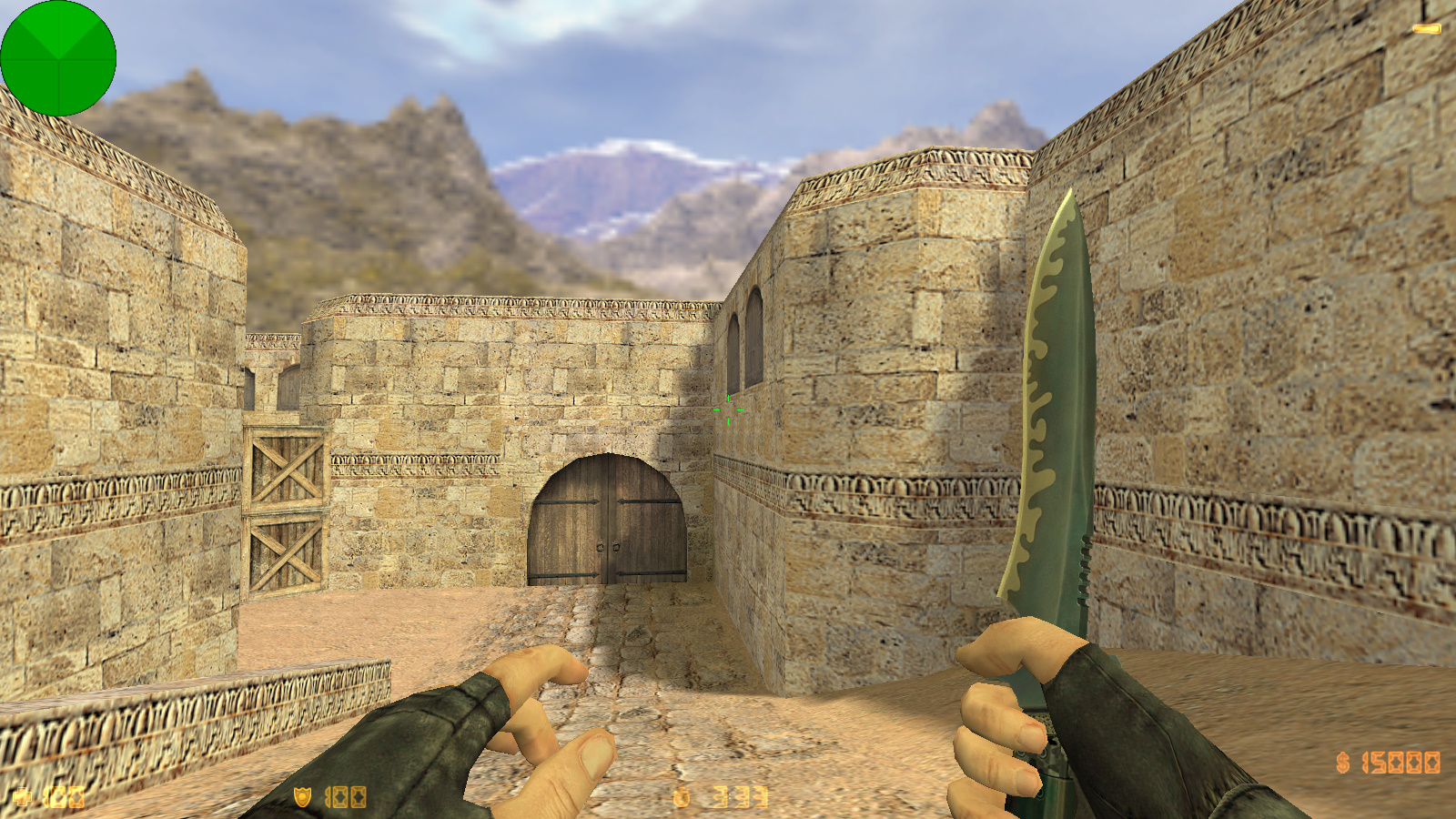Click the round timer clock icon
This screenshot has width=1456, height=819.
[x=682, y=797]
